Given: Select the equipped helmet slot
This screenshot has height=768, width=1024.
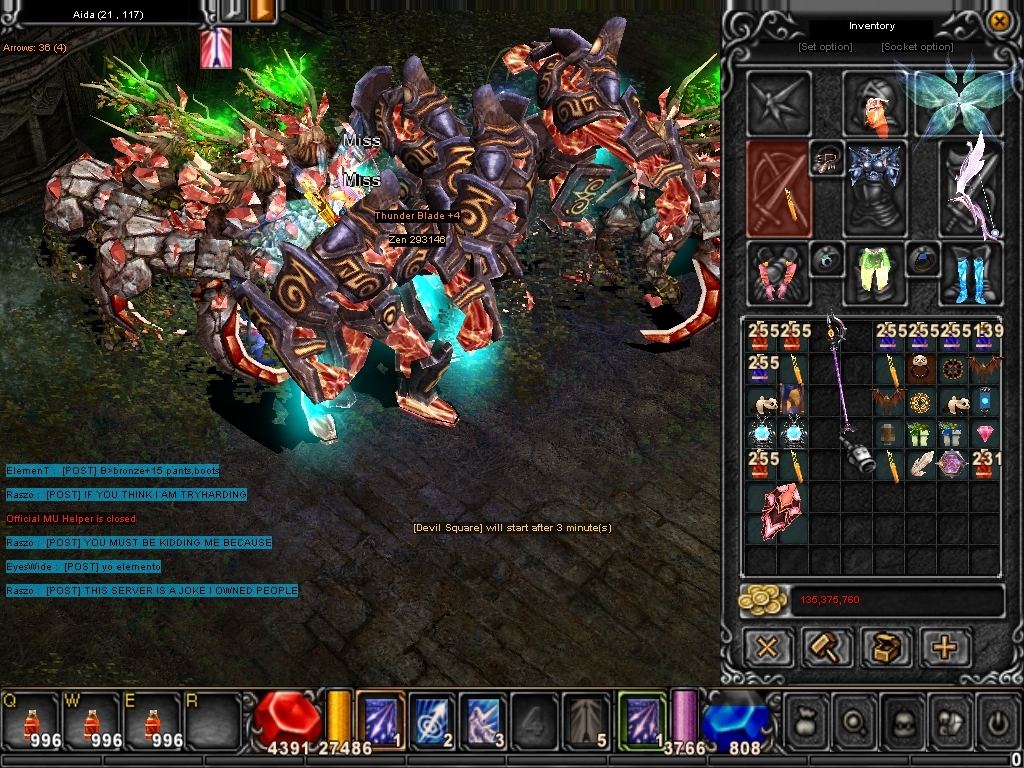Looking at the screenshot, I should point(876,103).
